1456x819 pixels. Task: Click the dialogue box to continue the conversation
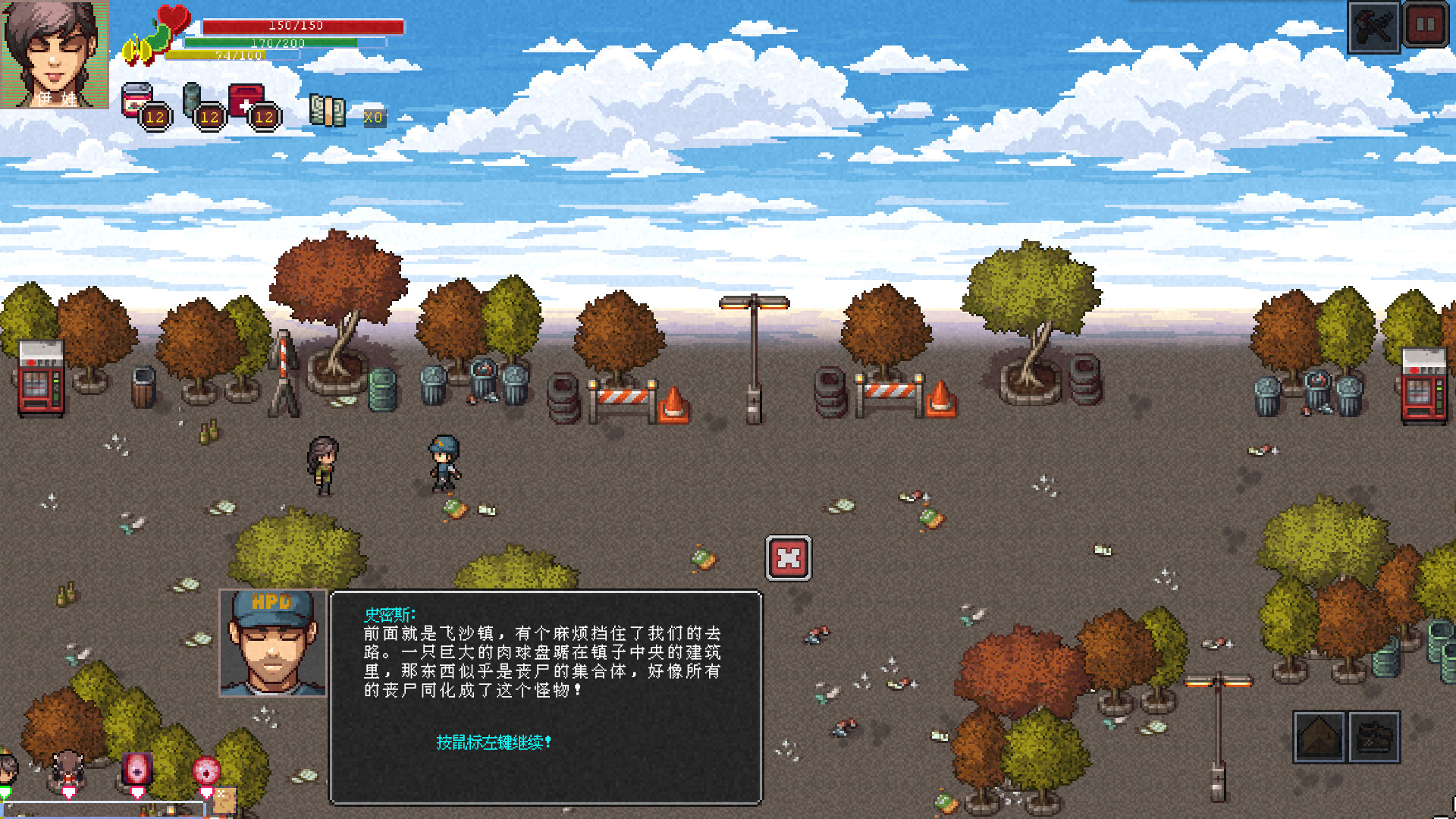(542, 682)
